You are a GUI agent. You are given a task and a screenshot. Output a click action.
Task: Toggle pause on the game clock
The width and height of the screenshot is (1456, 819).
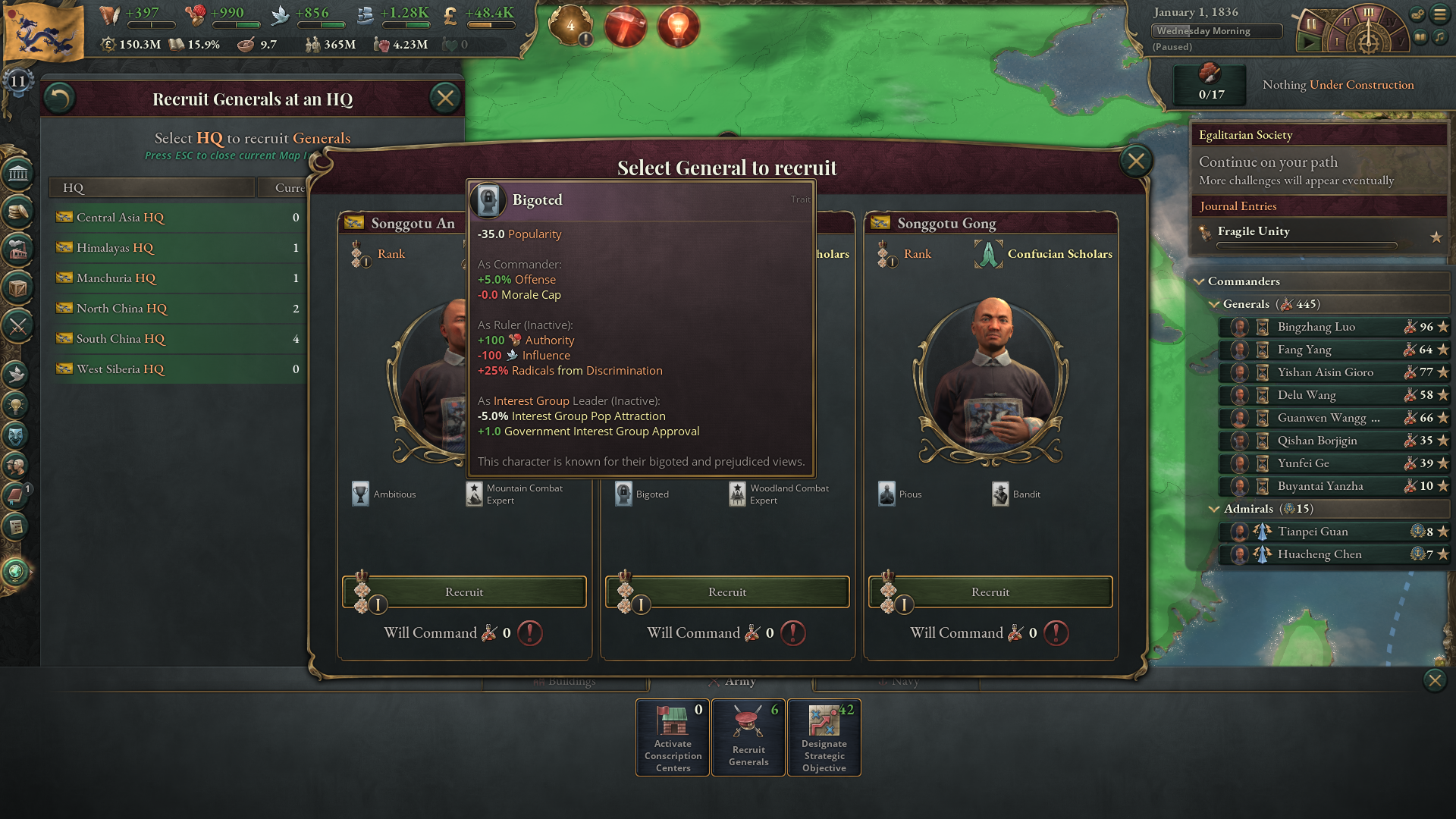[x=1311, y=24]
